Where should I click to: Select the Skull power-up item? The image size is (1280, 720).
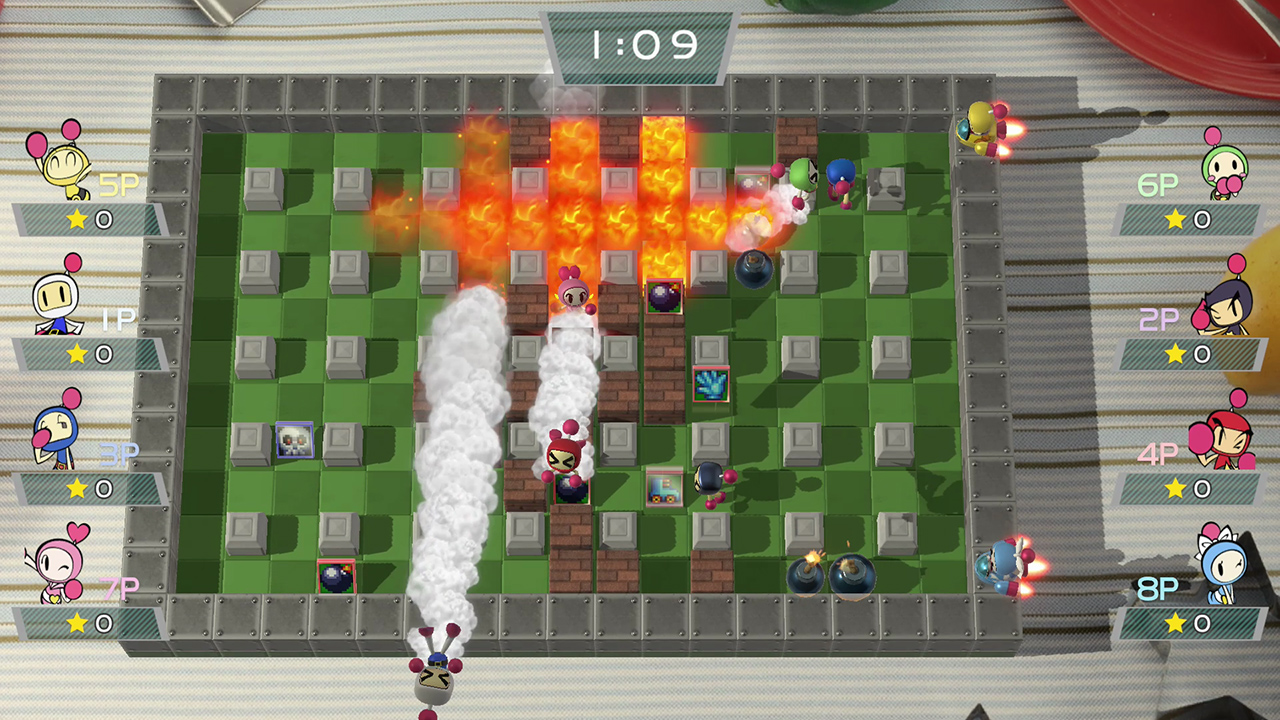[x=297, y=441]
